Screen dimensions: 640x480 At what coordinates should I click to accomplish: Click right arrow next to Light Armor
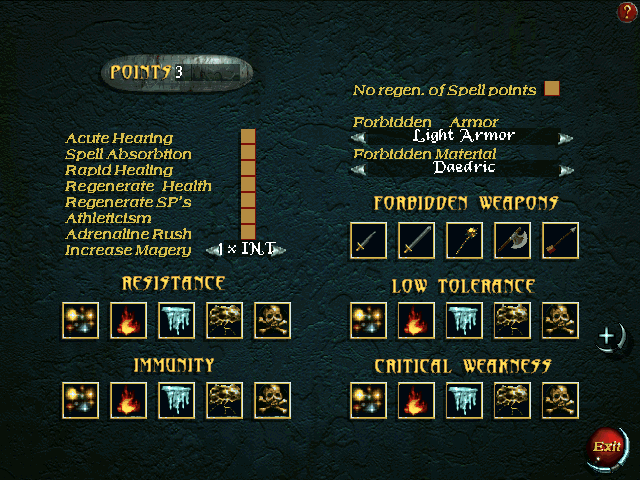(x=566, y=137)
